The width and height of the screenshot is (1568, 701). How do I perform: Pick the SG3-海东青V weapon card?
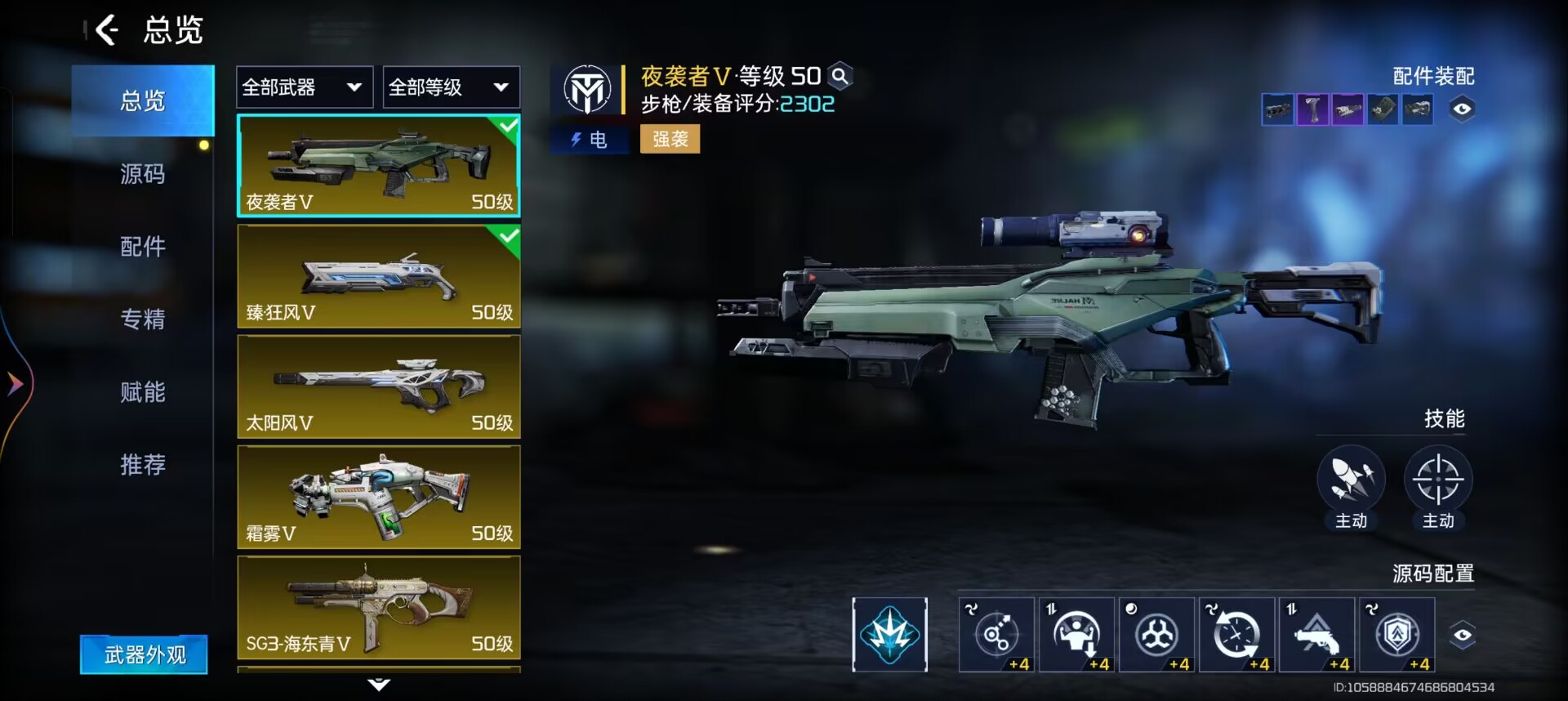(379, 607)
